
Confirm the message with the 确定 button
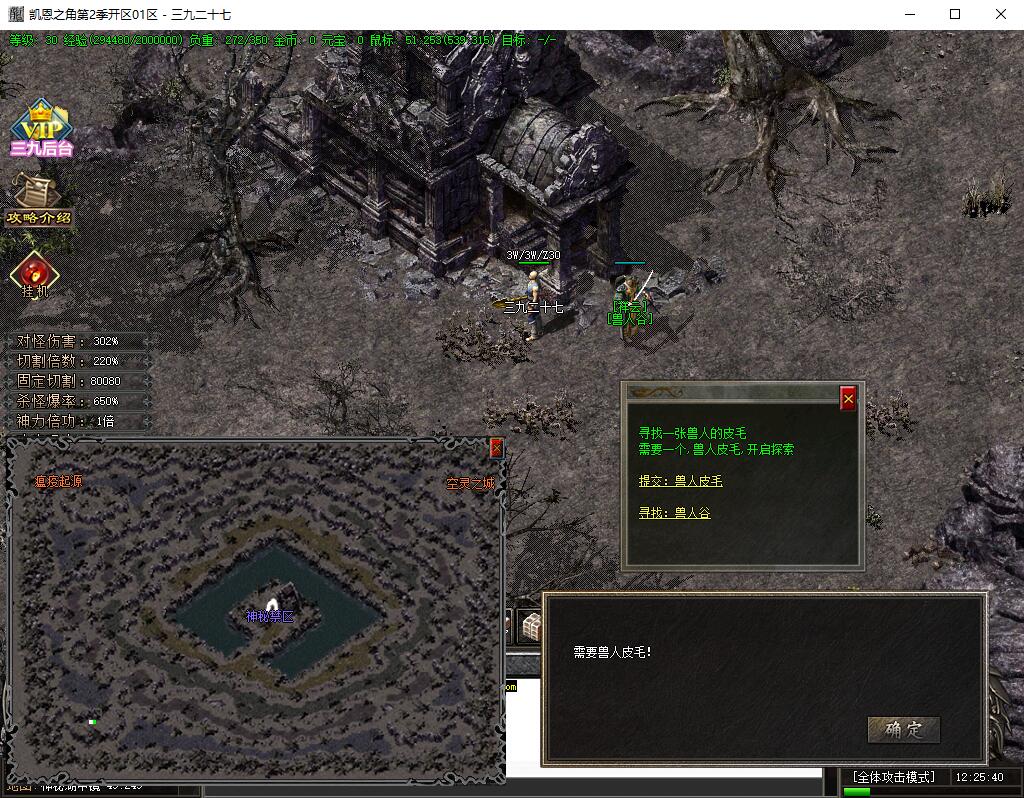(903, 729)
